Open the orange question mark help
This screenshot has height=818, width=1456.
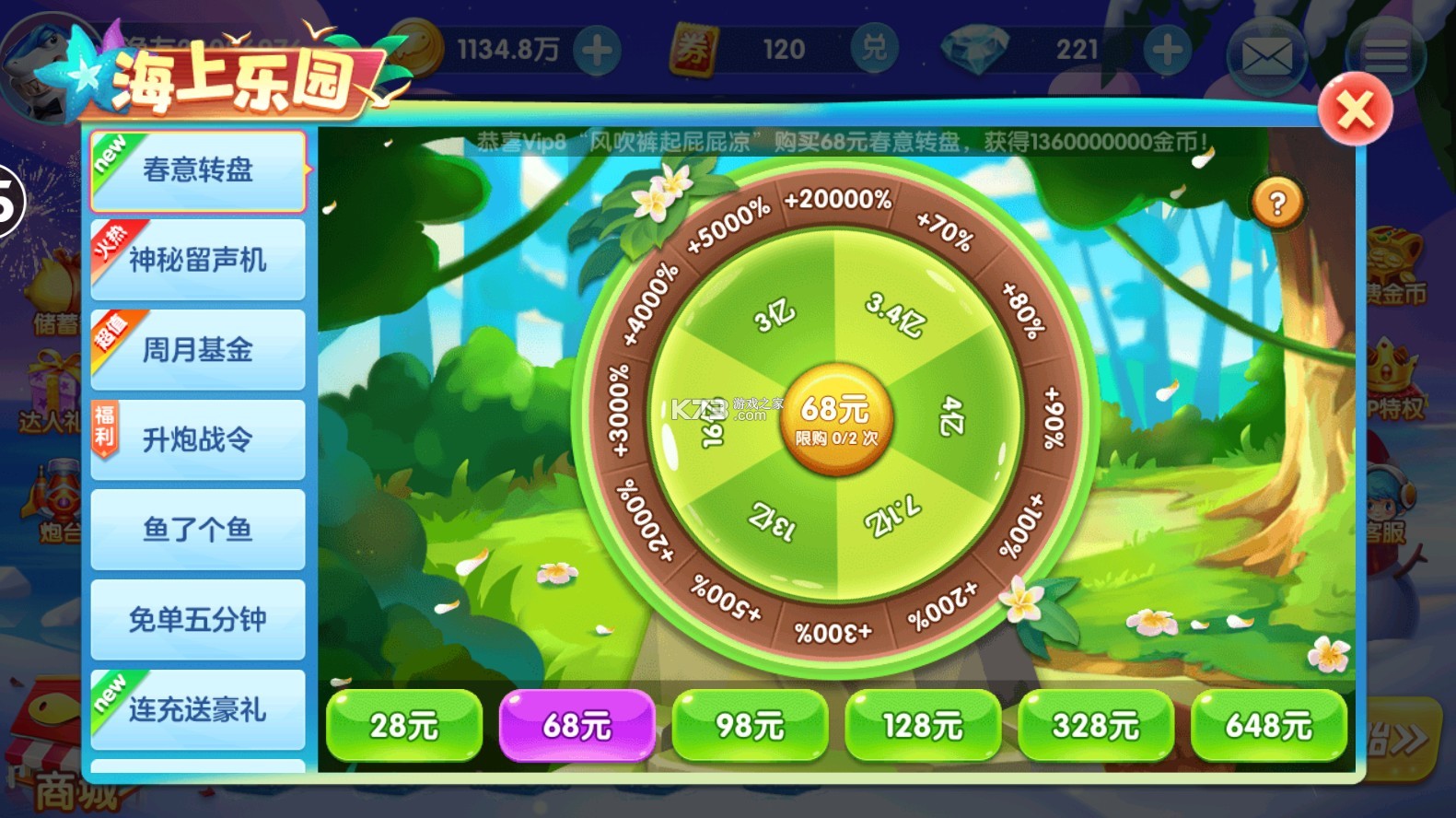(x=1277, y=204)
